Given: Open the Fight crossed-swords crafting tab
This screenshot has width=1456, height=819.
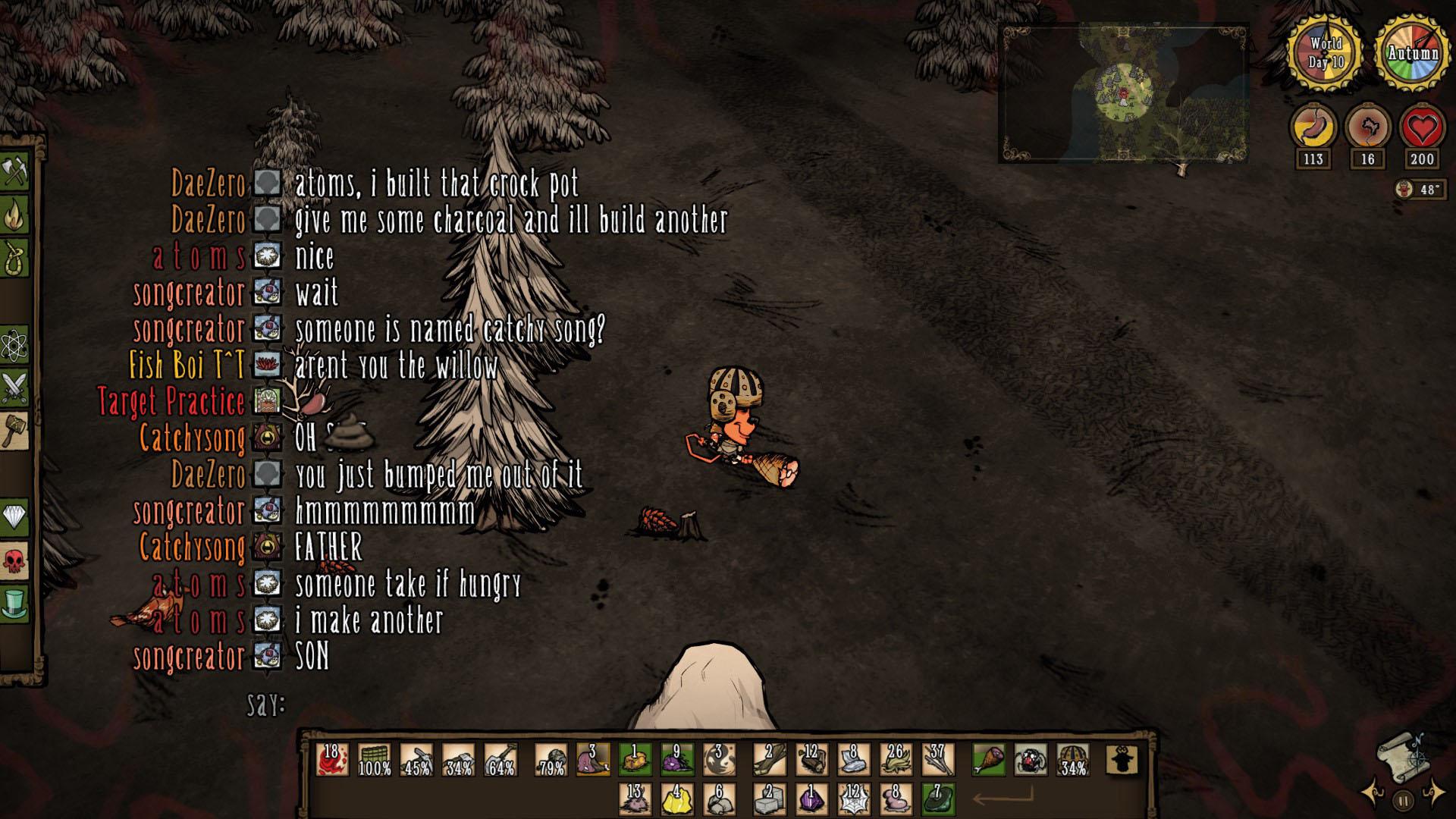Looking at the screenshot, I should tap(14, 388).
